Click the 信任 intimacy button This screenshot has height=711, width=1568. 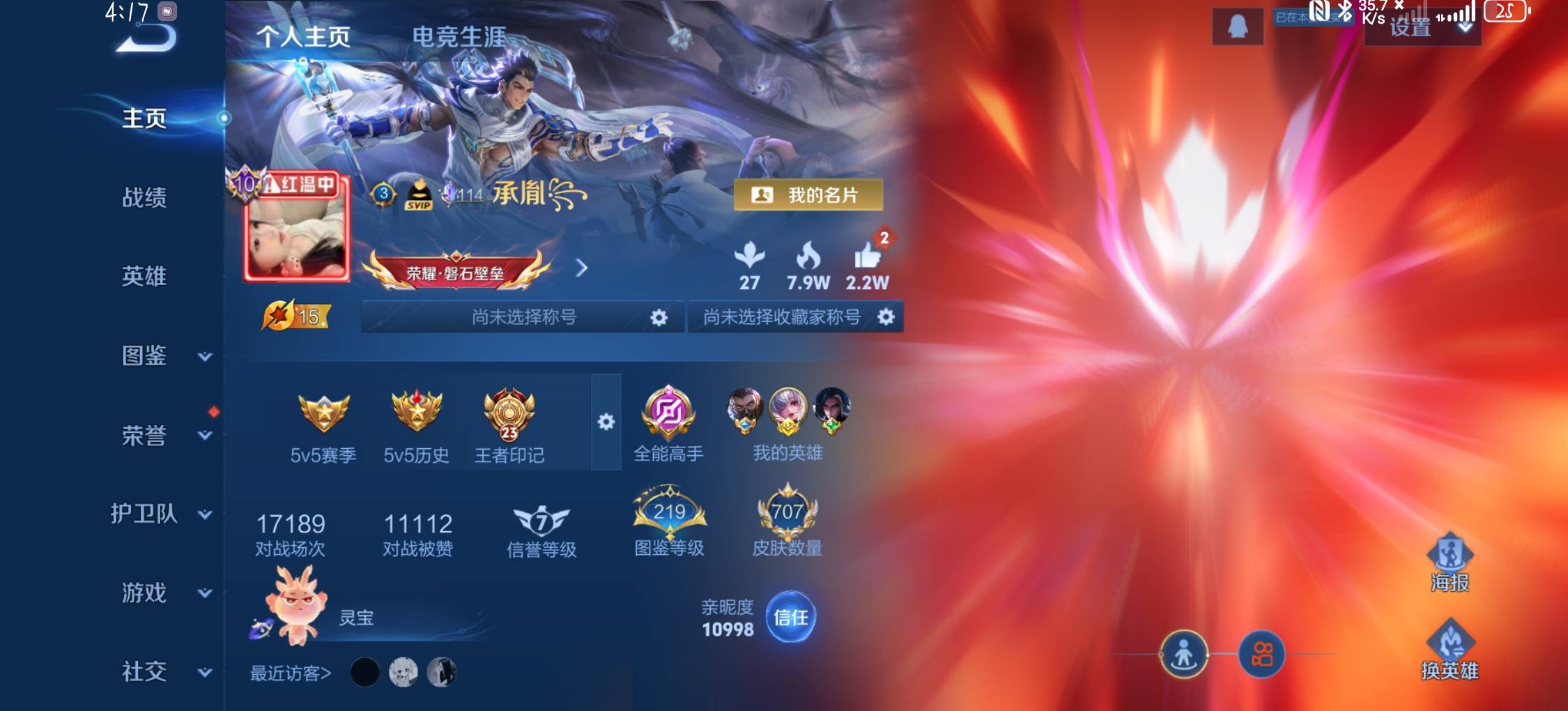[x=790, y=618]
